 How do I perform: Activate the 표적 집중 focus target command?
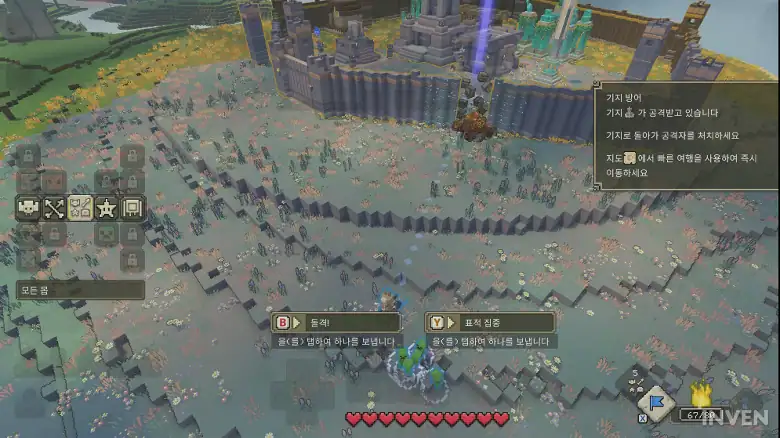click(x=490, y=322)
